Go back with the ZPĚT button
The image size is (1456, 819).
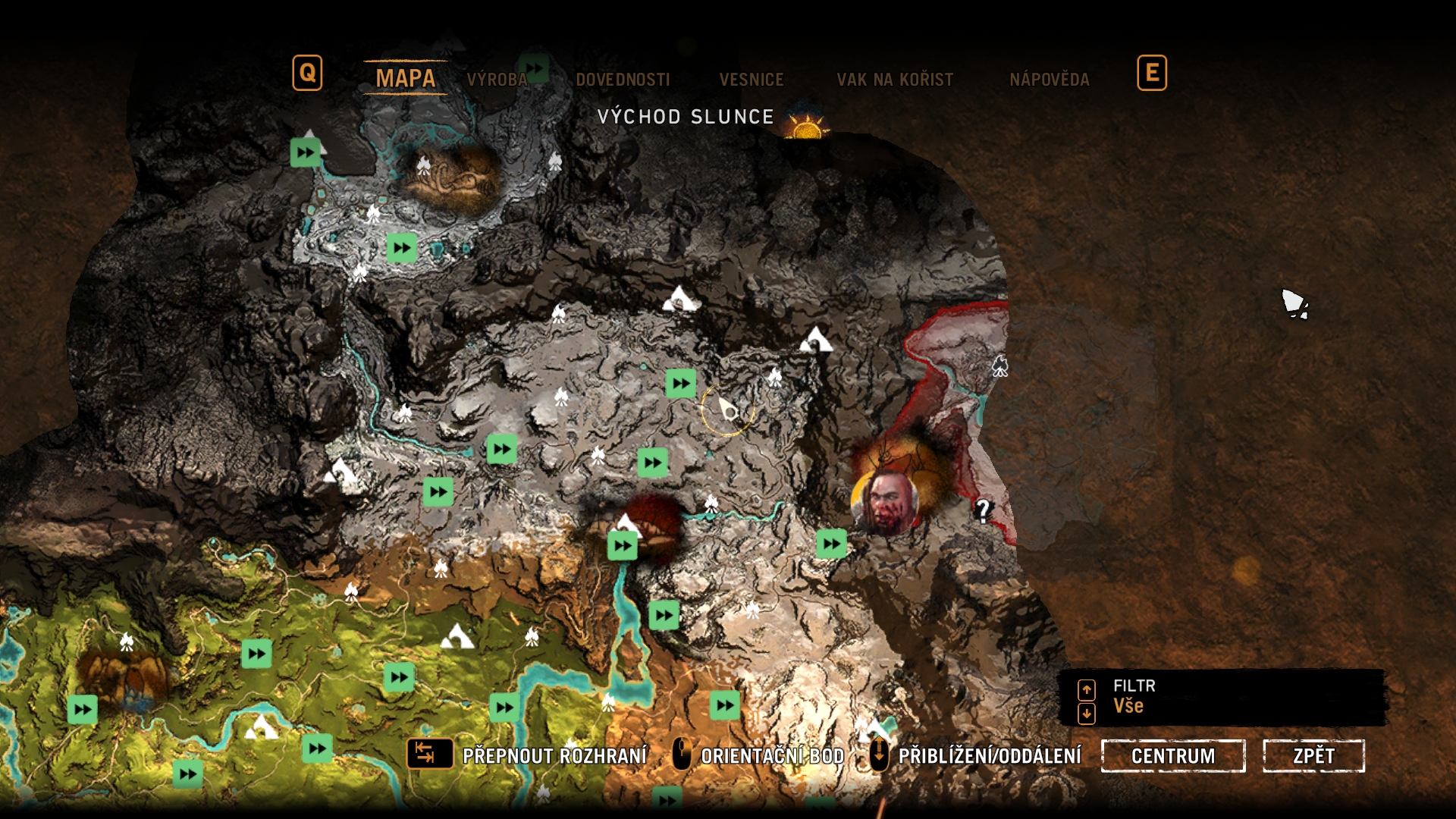click(x=1313, y=756)
